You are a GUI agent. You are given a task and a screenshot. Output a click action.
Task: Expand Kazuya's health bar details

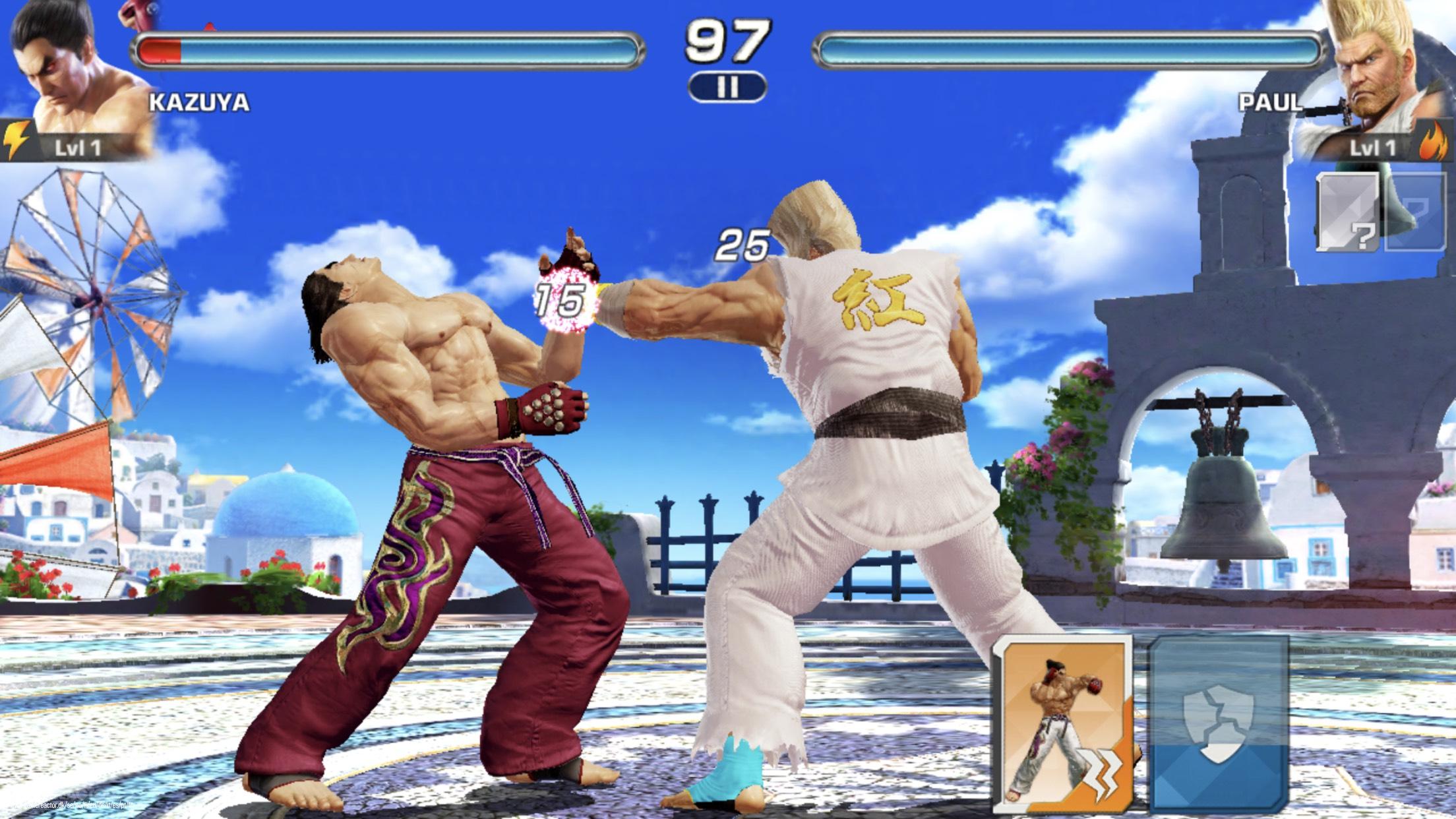tap(389, 46)
